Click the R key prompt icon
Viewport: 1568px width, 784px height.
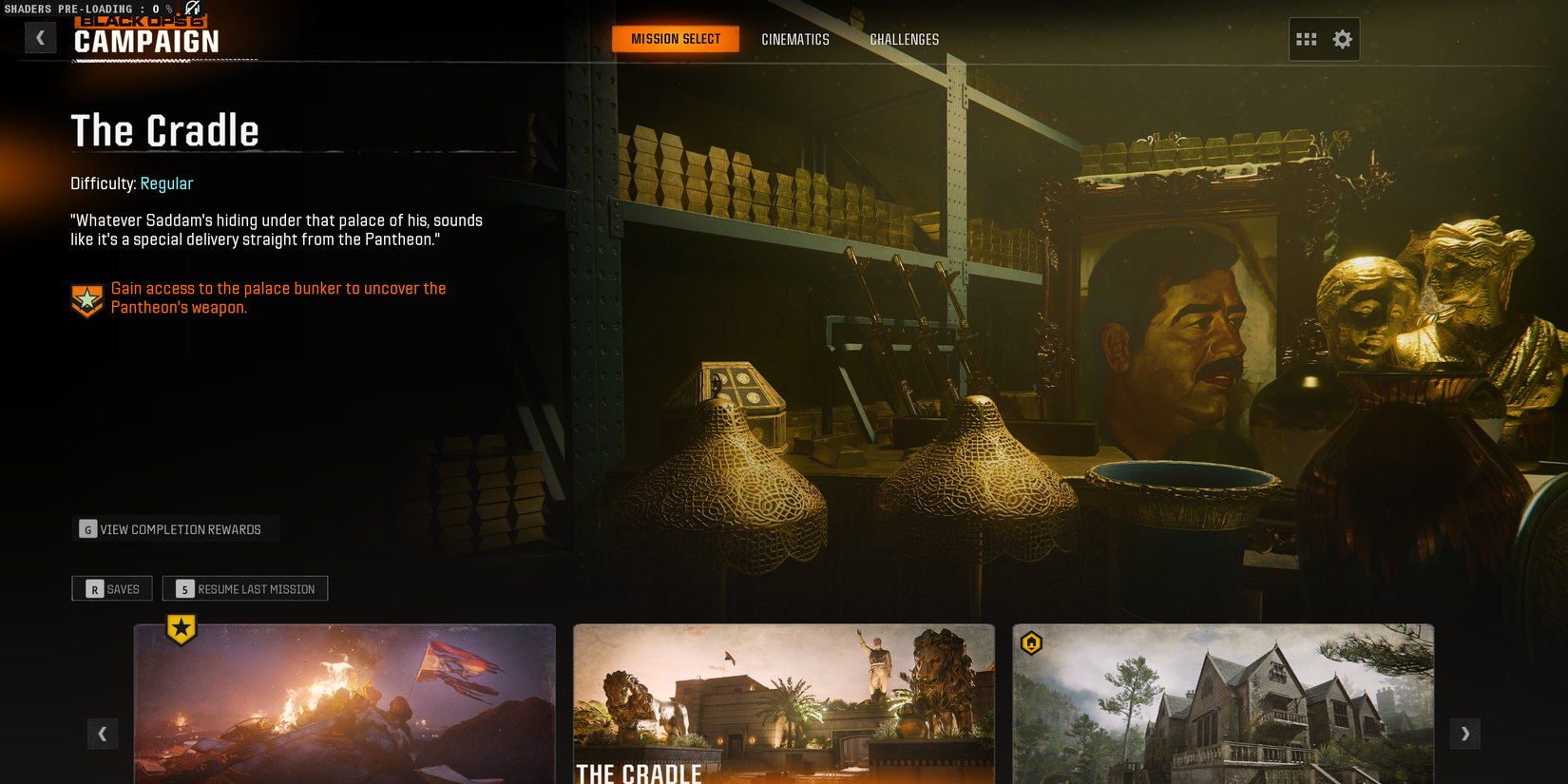(93, 589)
